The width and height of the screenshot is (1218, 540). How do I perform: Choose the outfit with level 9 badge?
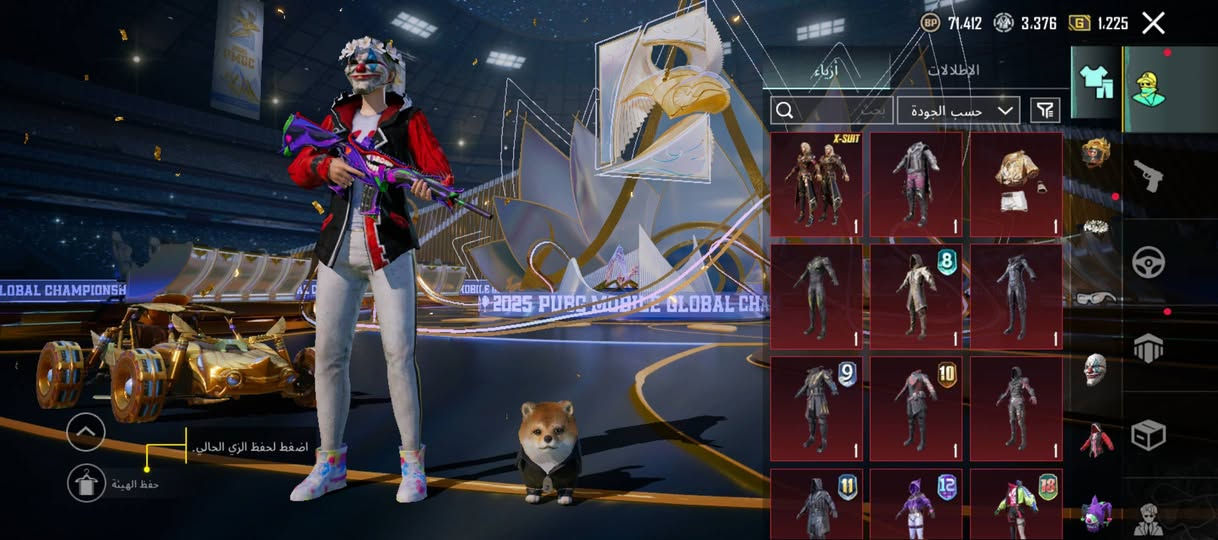[816, 409]
